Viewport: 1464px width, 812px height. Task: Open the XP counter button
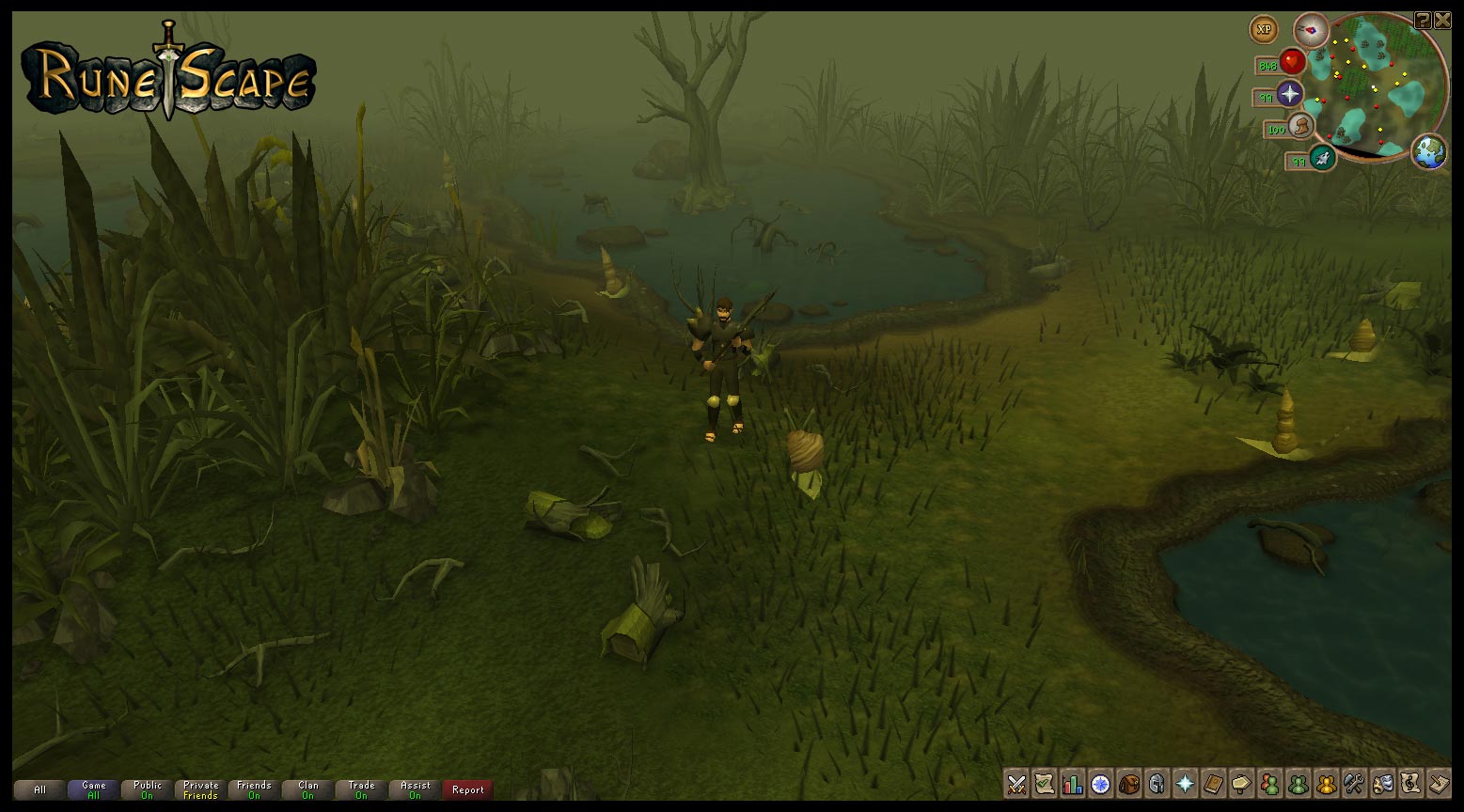point(1264,30)
